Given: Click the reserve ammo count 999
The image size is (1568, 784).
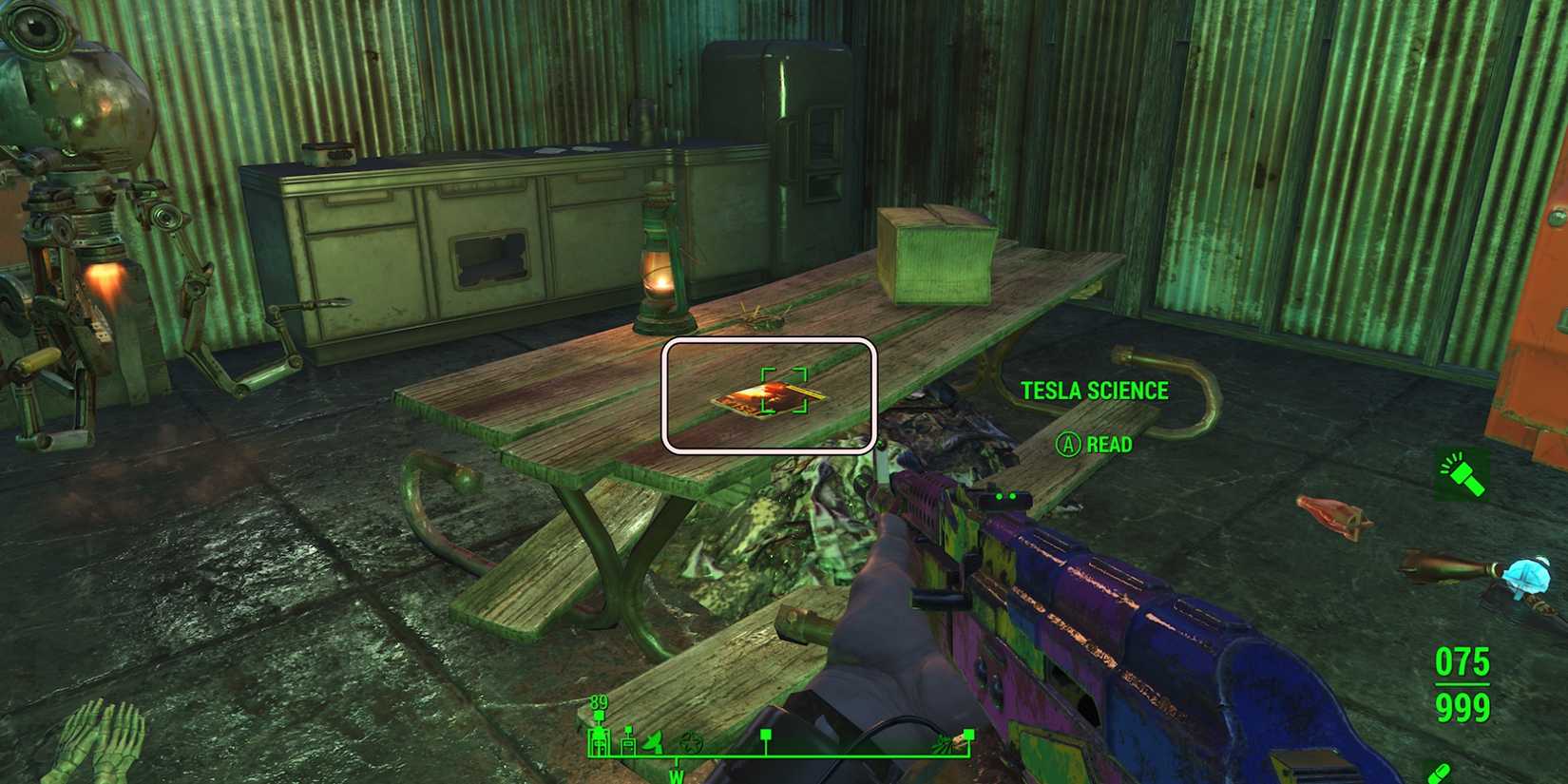Looking at the screenshot, I should pyautogui.click(x=1462, y=708).
